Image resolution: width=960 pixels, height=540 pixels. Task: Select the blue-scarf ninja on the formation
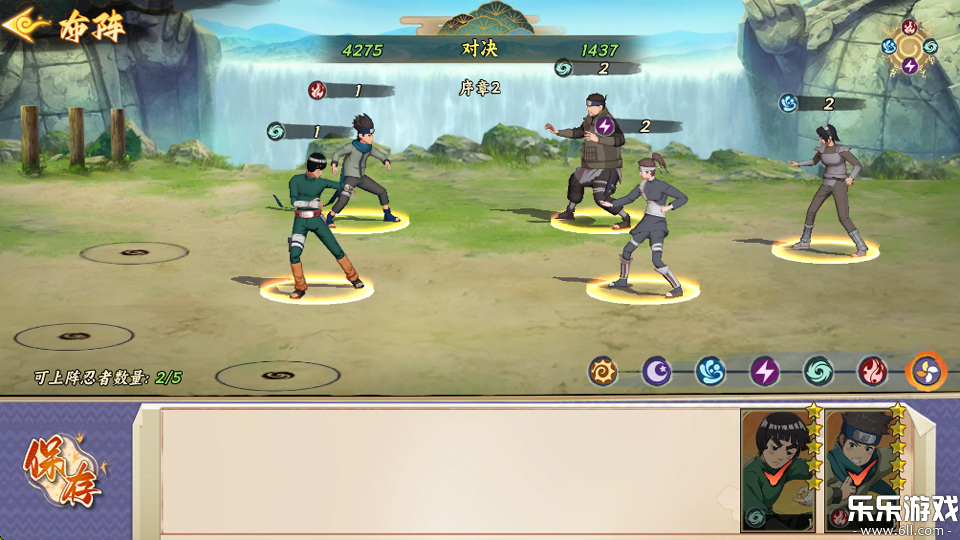(362, 165)
